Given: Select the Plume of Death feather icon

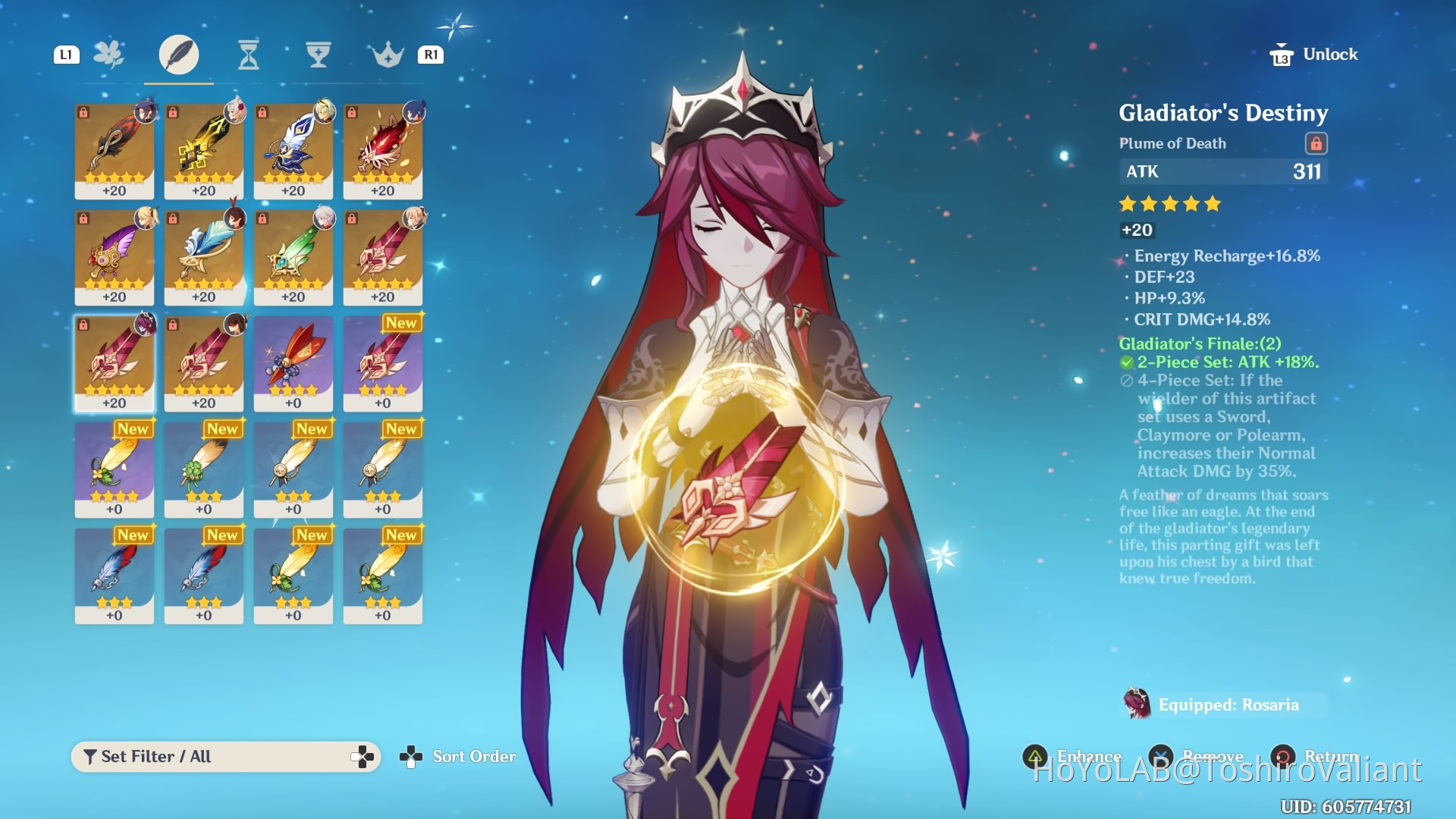Looking at the screenshot, I should (x=180, y=55).
